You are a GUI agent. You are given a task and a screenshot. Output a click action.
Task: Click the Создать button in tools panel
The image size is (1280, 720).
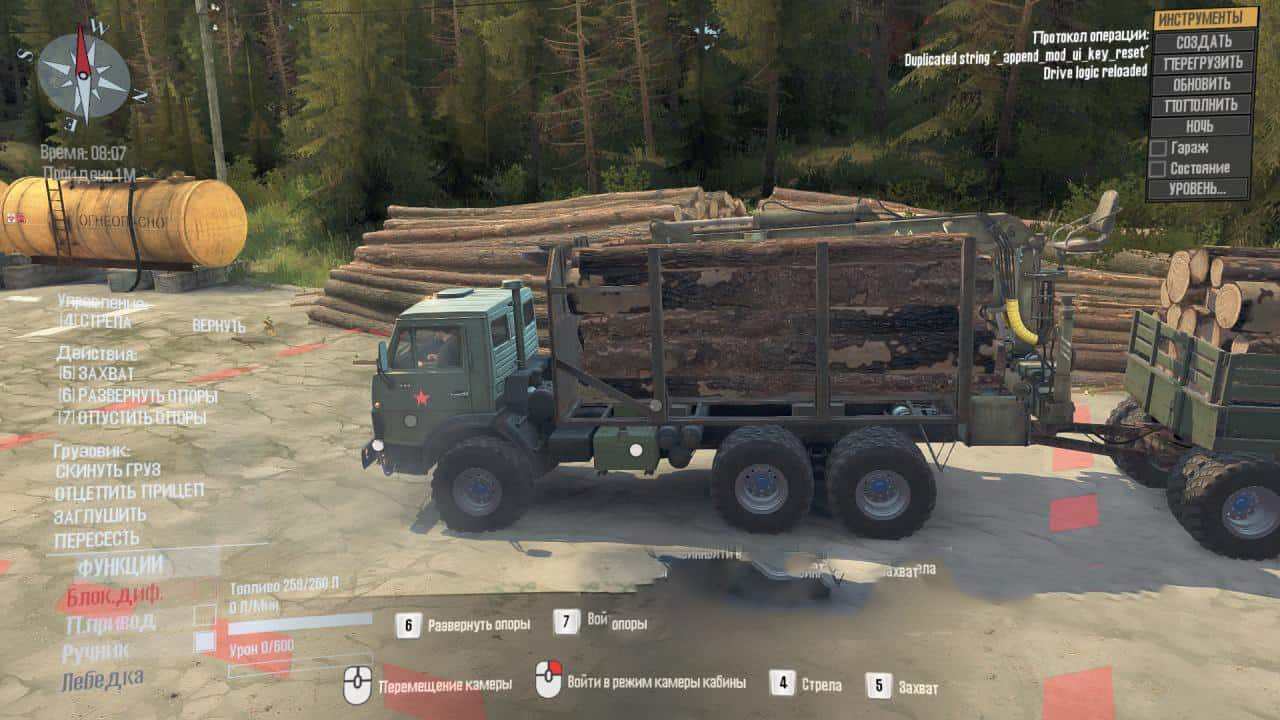click(x=1203, y=41)
